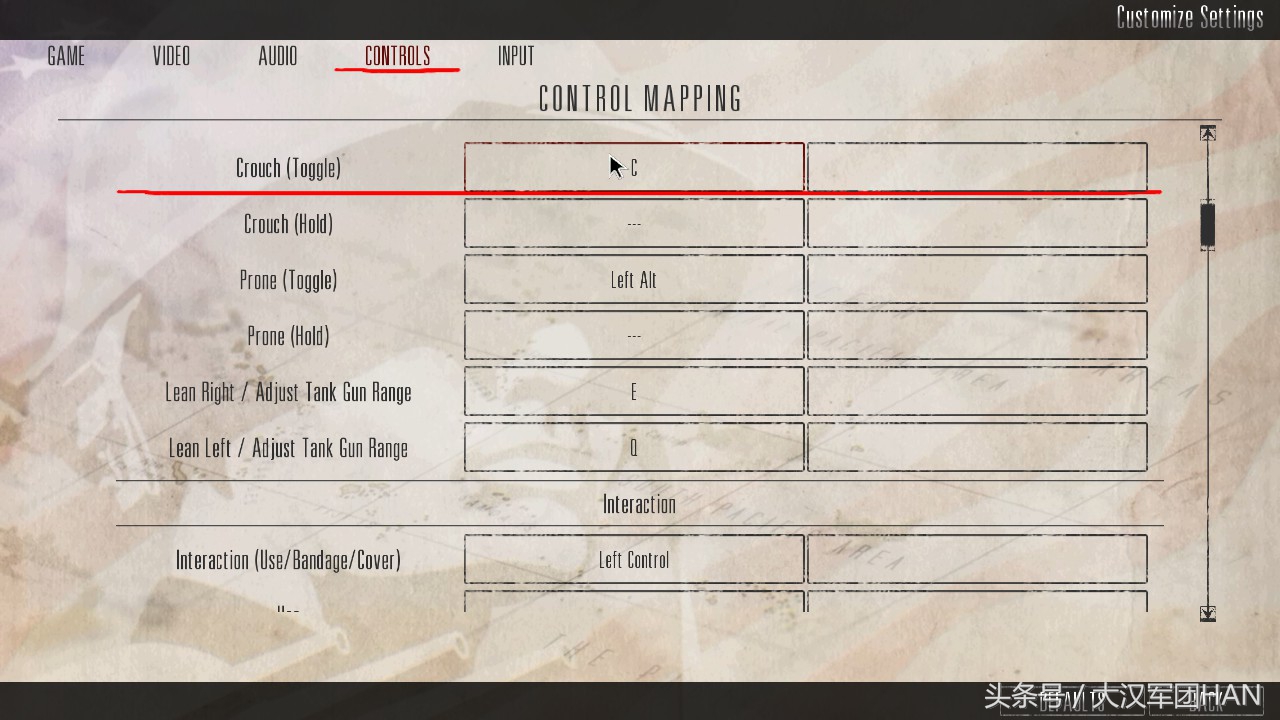
Task: Open the VIDEO settings tab
Action: pos(171,56)
